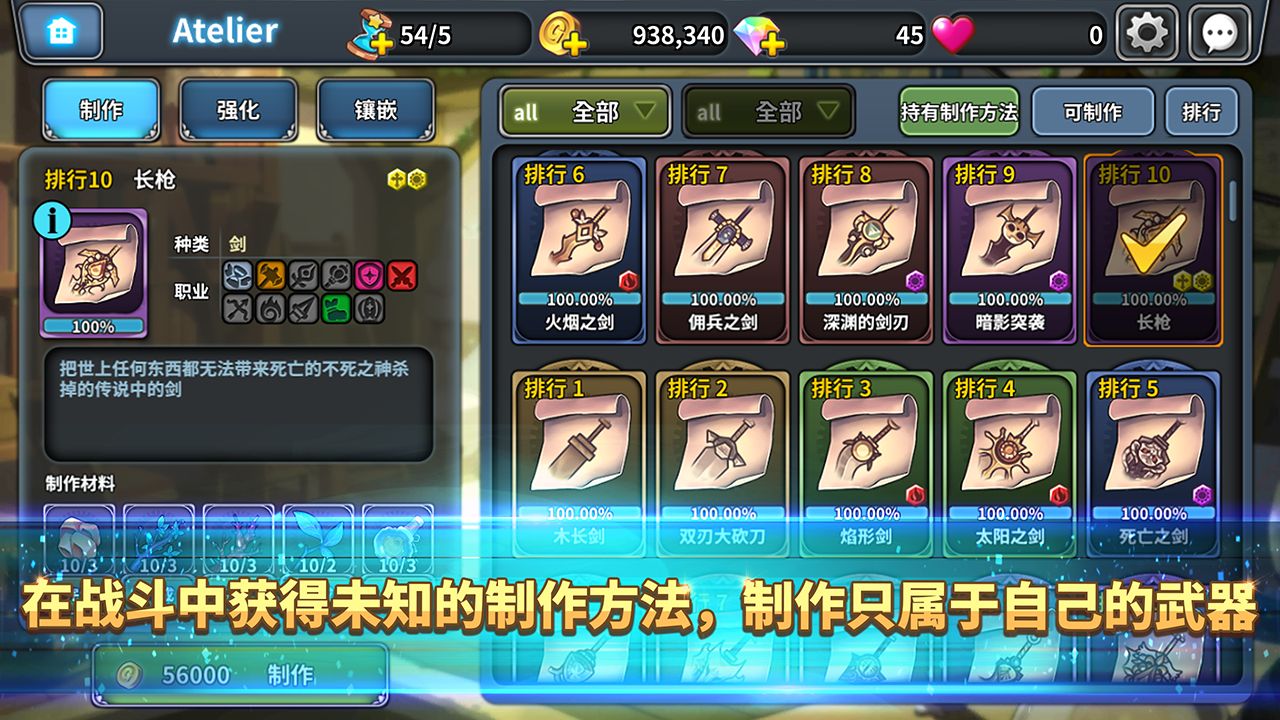Open the settings gear
Screen dimensions: 1280x720
point(1146,32)
